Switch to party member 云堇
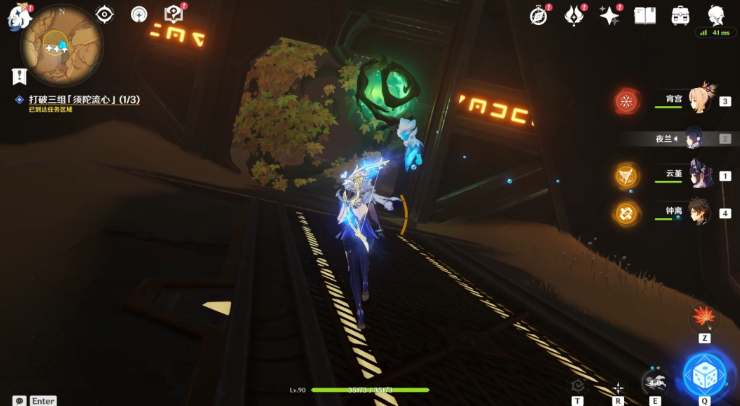Image resolution: width=740 pixels, height=406 pixels. point(697,175)
